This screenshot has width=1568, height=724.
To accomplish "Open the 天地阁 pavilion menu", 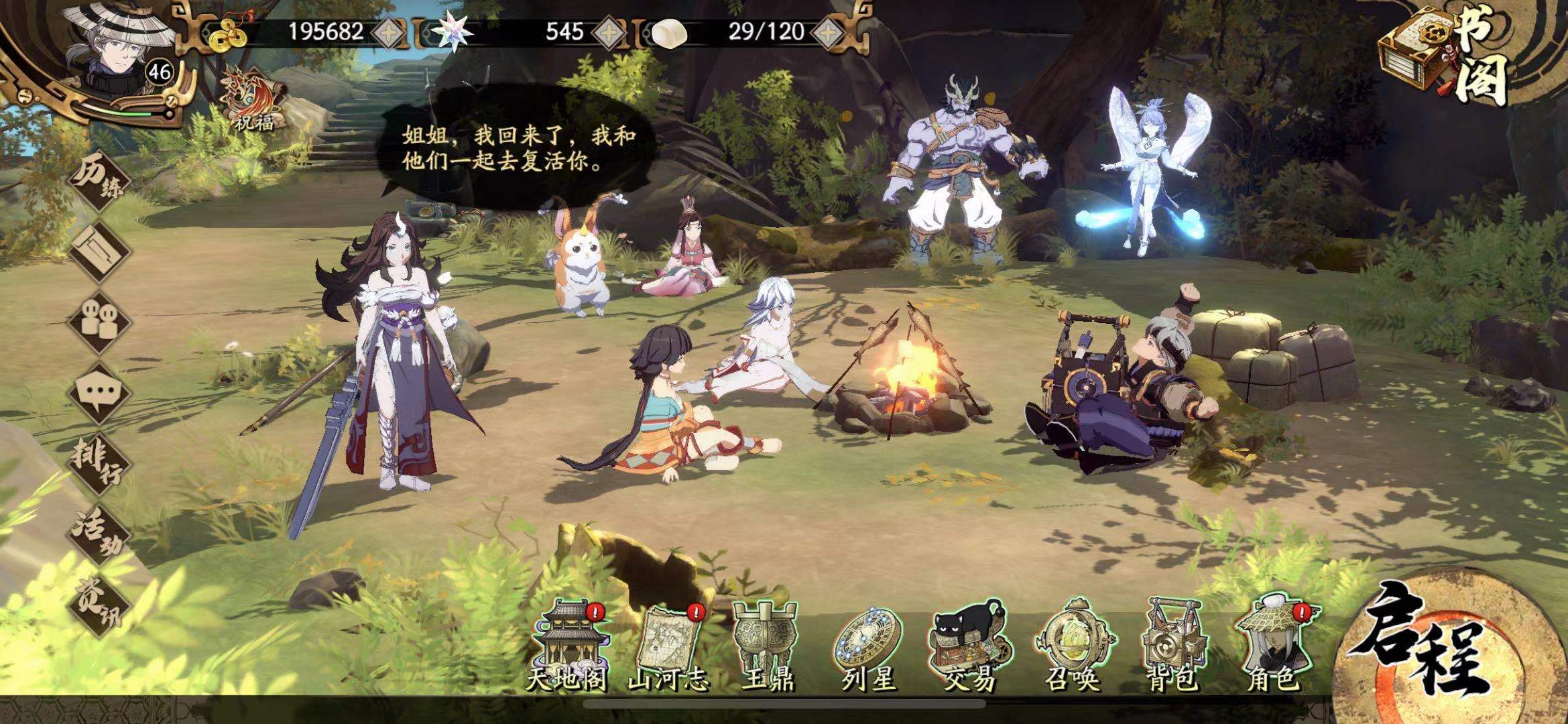I will [566, 647].
